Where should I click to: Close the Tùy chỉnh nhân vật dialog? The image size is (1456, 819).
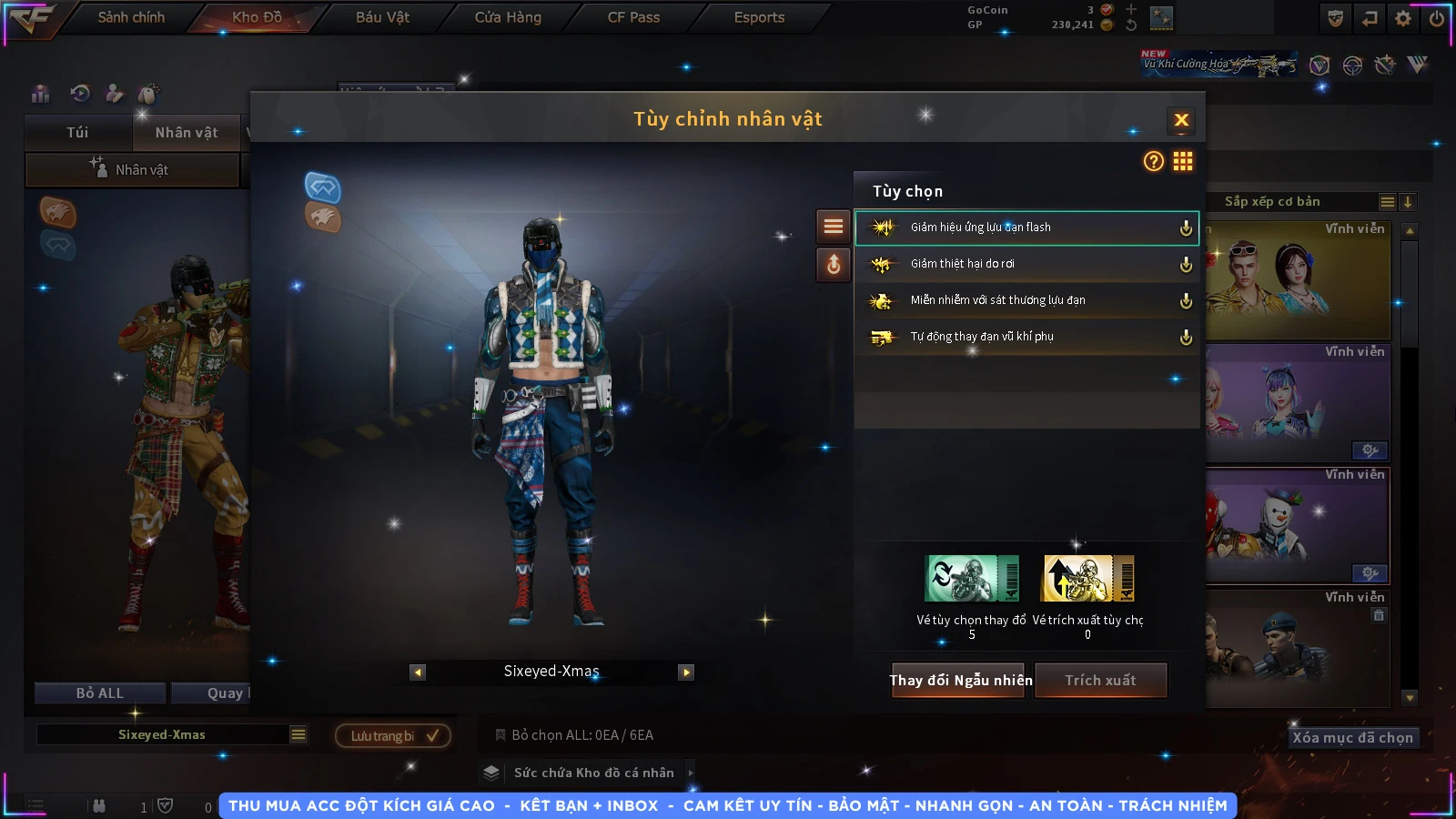[1181, 120]
